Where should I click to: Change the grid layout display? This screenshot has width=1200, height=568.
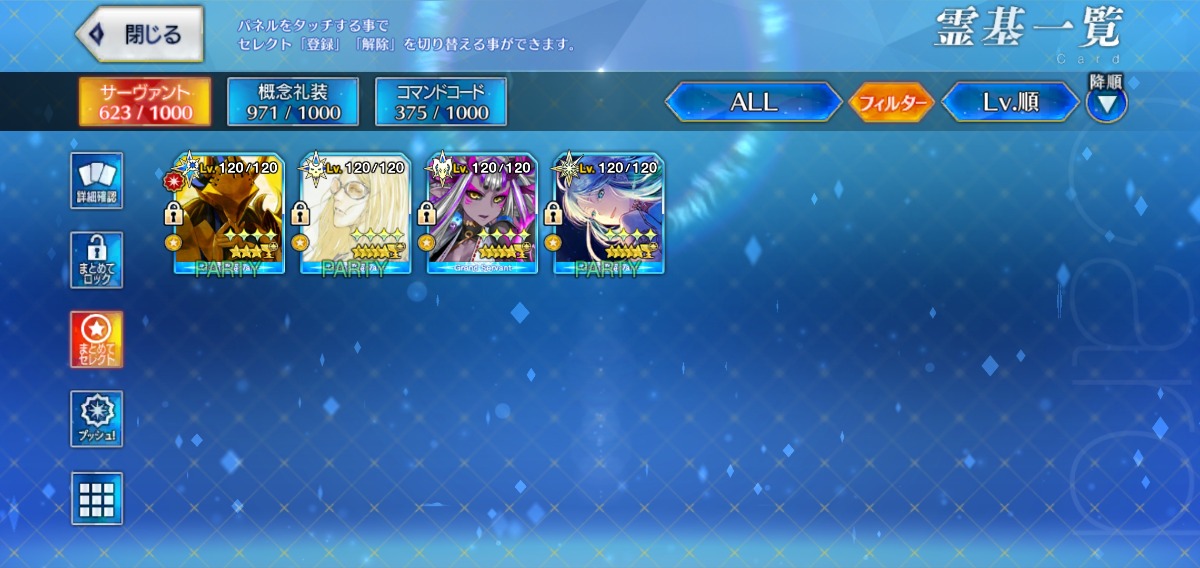(x=97, y=498)
